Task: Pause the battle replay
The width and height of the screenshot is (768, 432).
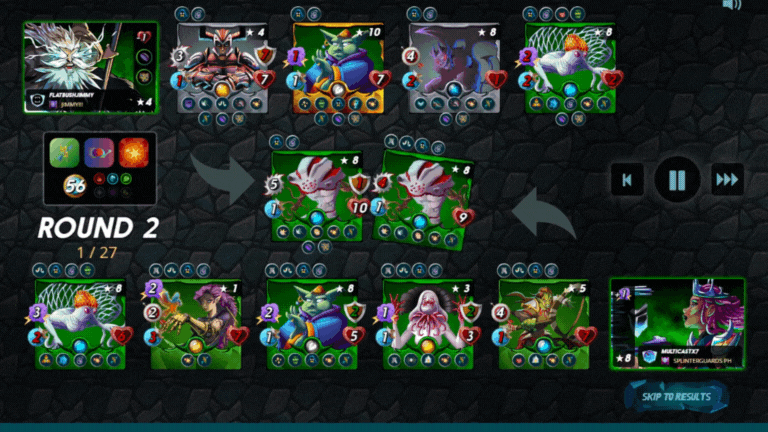Action: pyautogui.click(x=677, y=181)
